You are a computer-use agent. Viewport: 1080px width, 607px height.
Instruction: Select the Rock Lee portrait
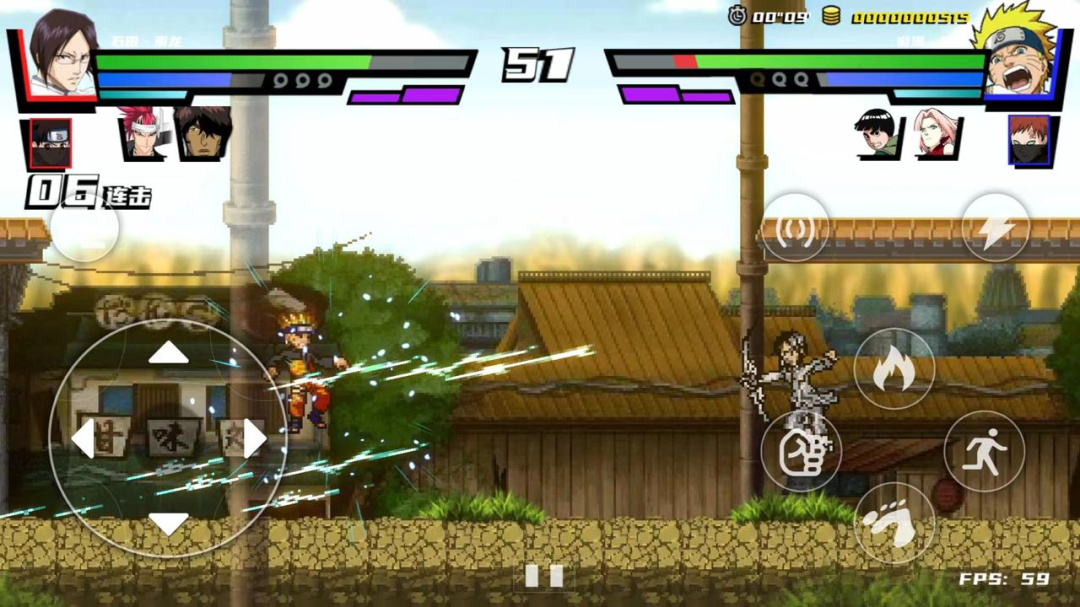pyautogui.click(x=878, y=134)
